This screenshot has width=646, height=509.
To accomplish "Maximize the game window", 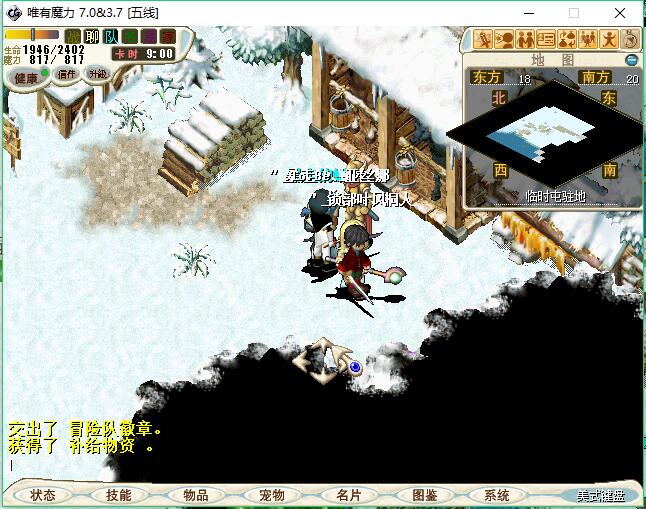I will pyautogui.click(x=574, y=14).
